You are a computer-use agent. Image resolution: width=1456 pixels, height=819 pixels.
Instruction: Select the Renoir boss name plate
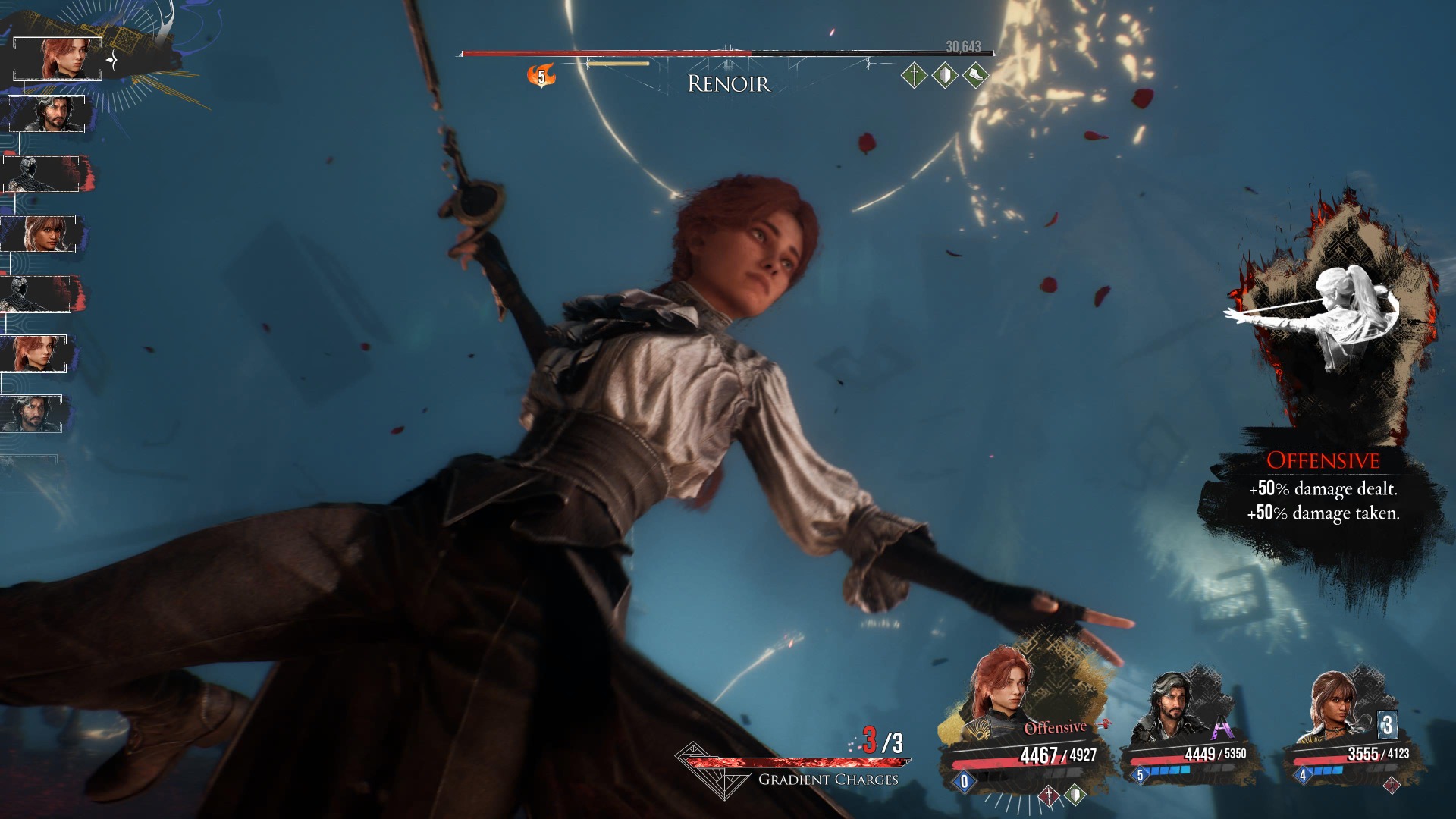click(728, 83)
